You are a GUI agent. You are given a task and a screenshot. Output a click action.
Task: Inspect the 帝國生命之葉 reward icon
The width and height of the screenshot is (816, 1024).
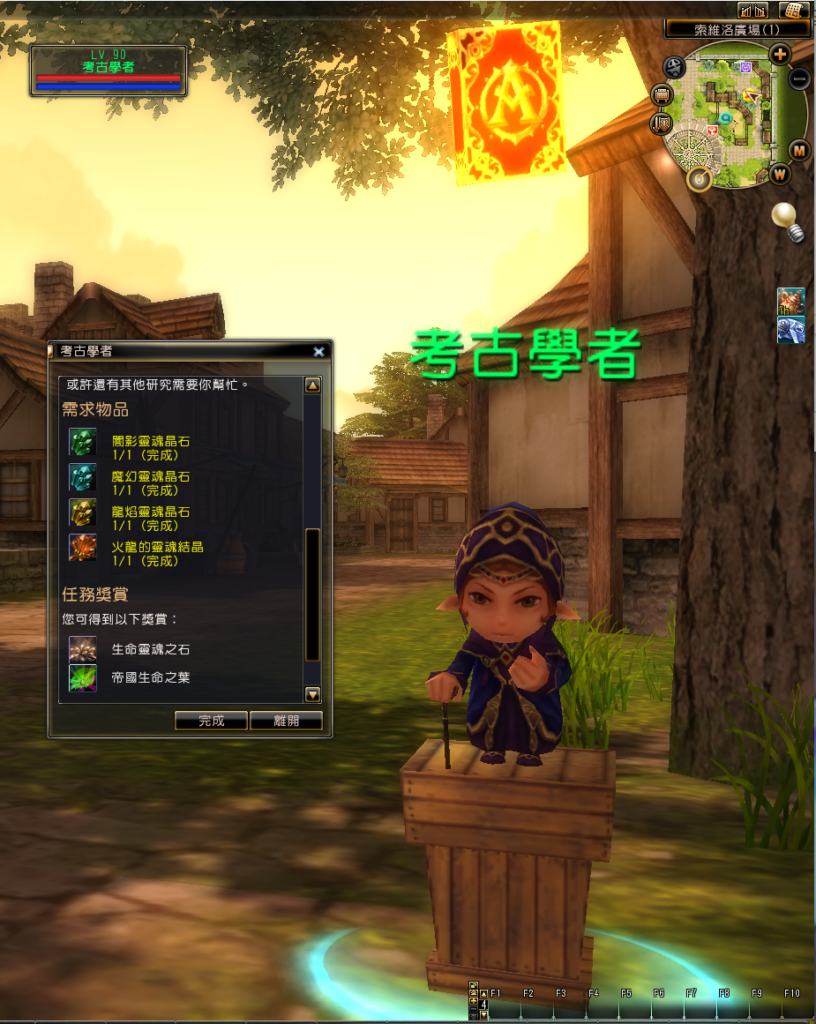82,678
